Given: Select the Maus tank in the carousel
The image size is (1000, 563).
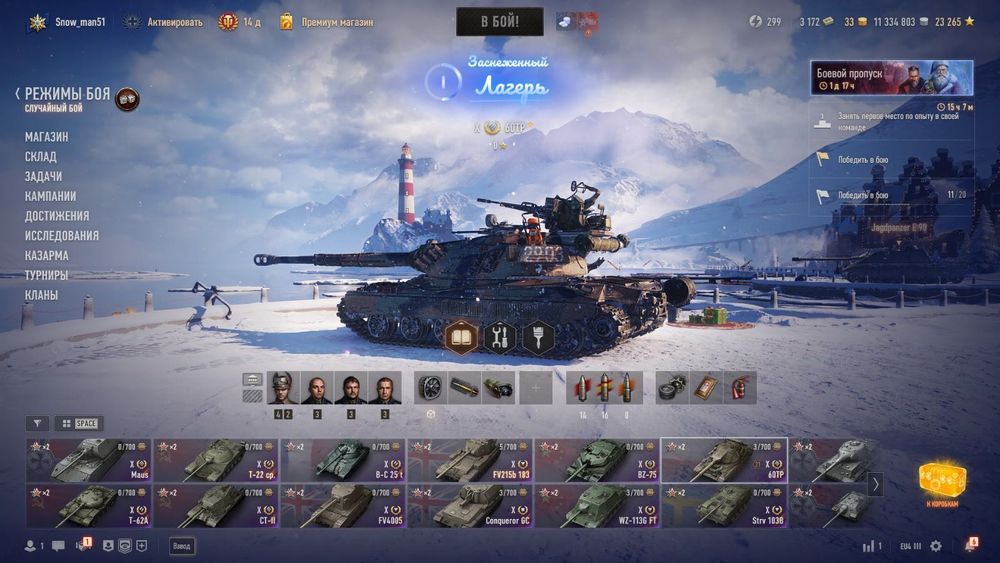Looking at the screenshot, I should coord(88,460).
